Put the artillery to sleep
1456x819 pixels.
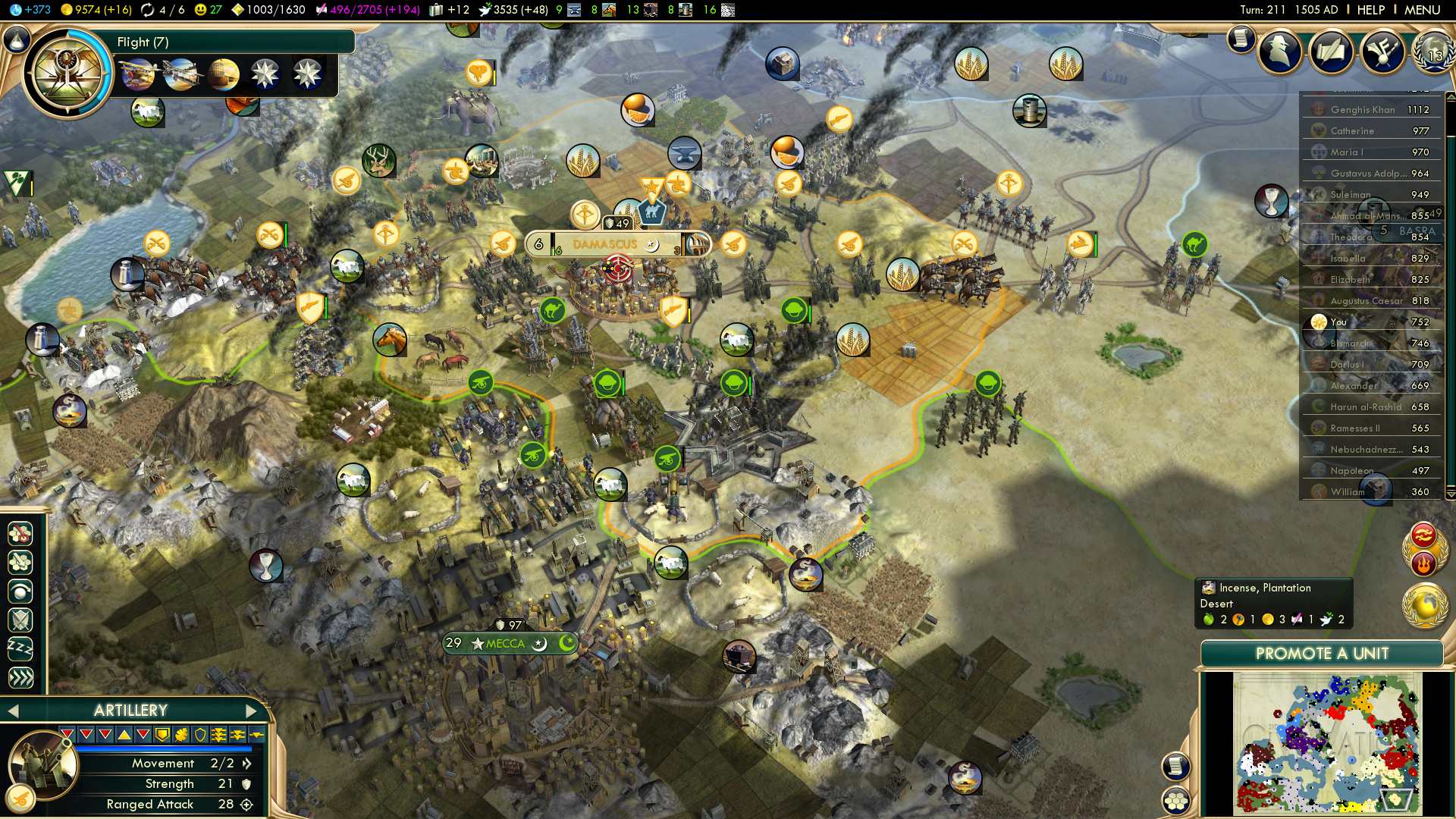(x=20, y=649)
